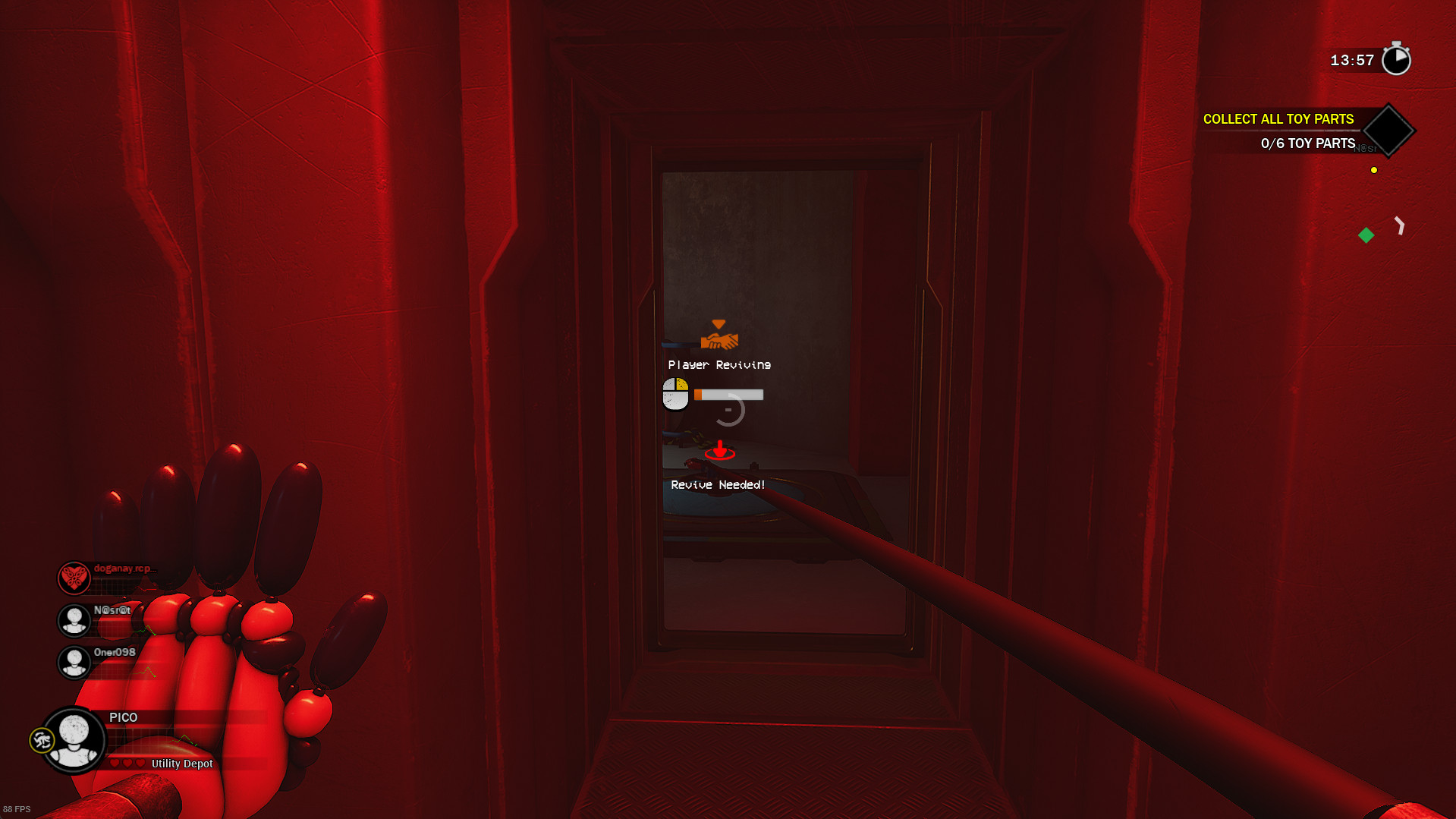Click the black diamond objective marker
This screenshot has height=819, width=1456.
1388,131
